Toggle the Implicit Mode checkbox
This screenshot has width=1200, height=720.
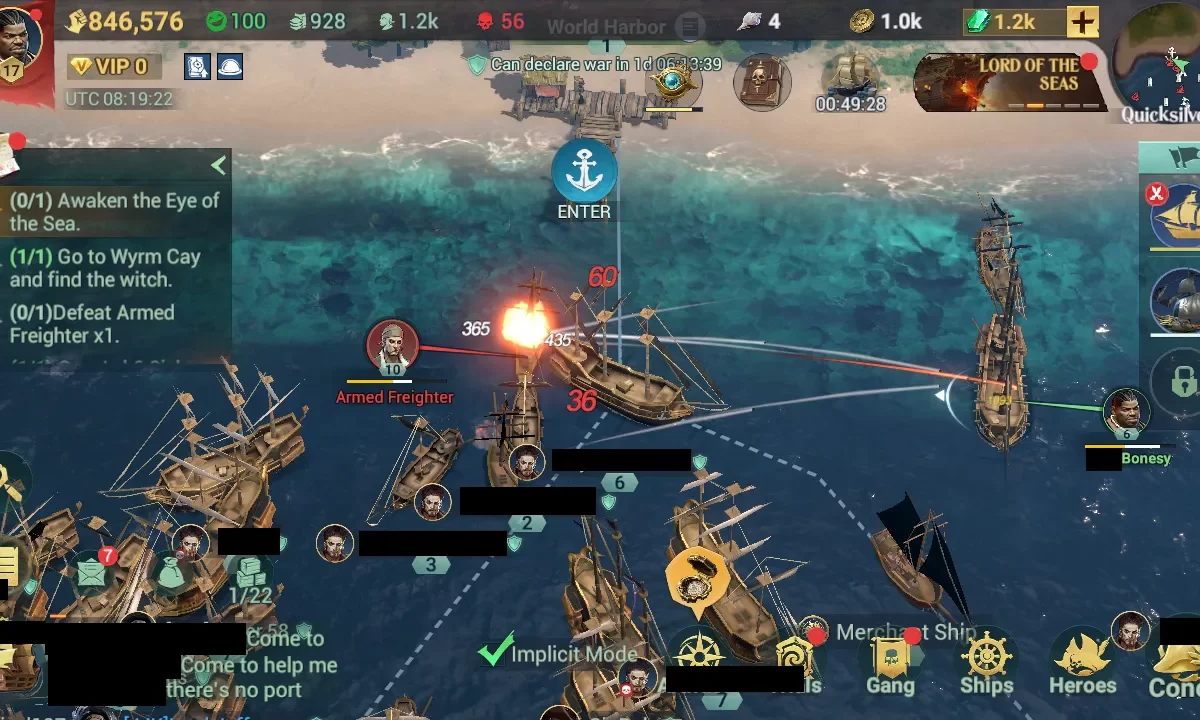pyautogui.click(x=496, y=652)
